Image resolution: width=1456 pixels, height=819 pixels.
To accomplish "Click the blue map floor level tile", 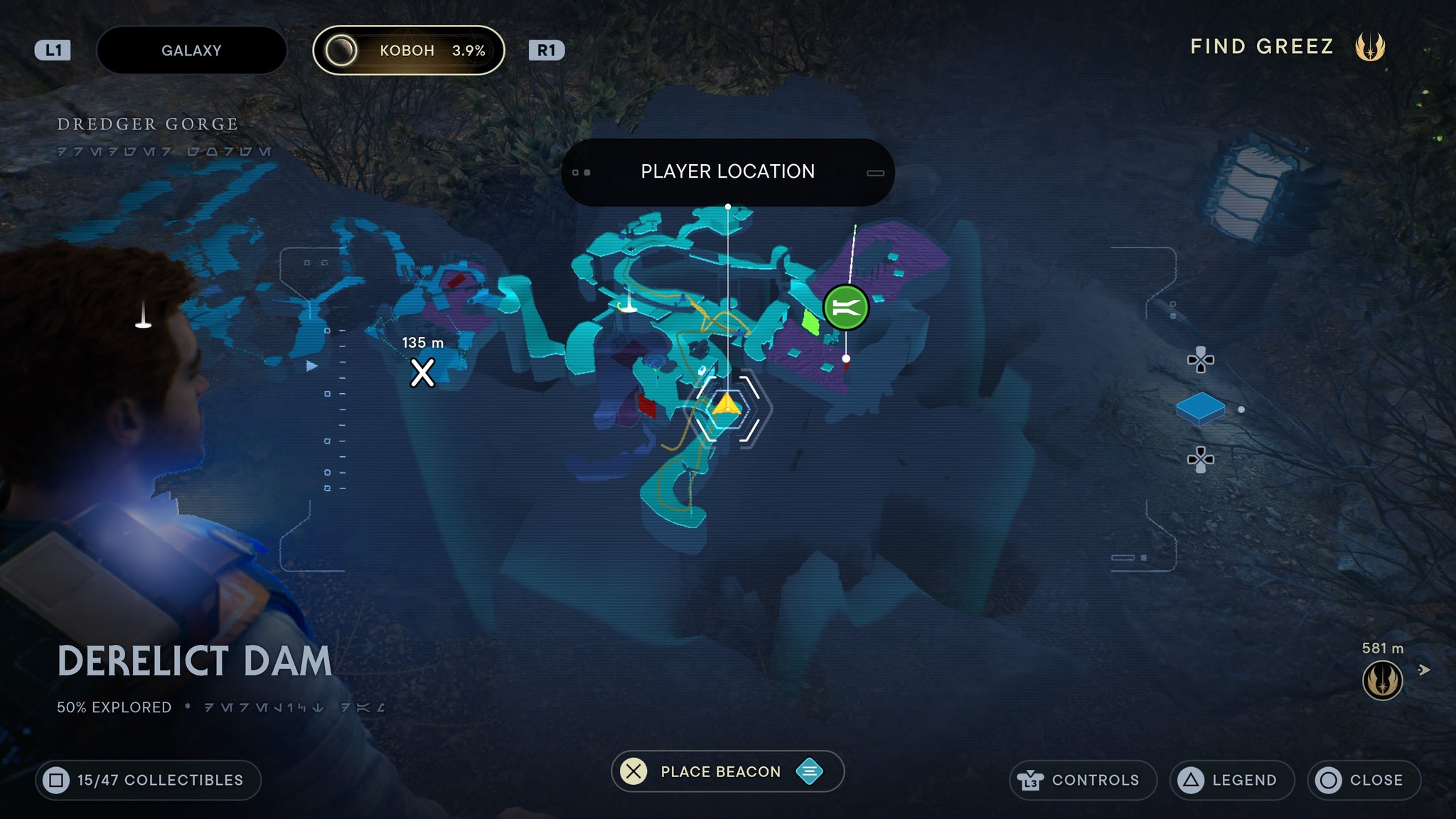I will point(1200,409).
